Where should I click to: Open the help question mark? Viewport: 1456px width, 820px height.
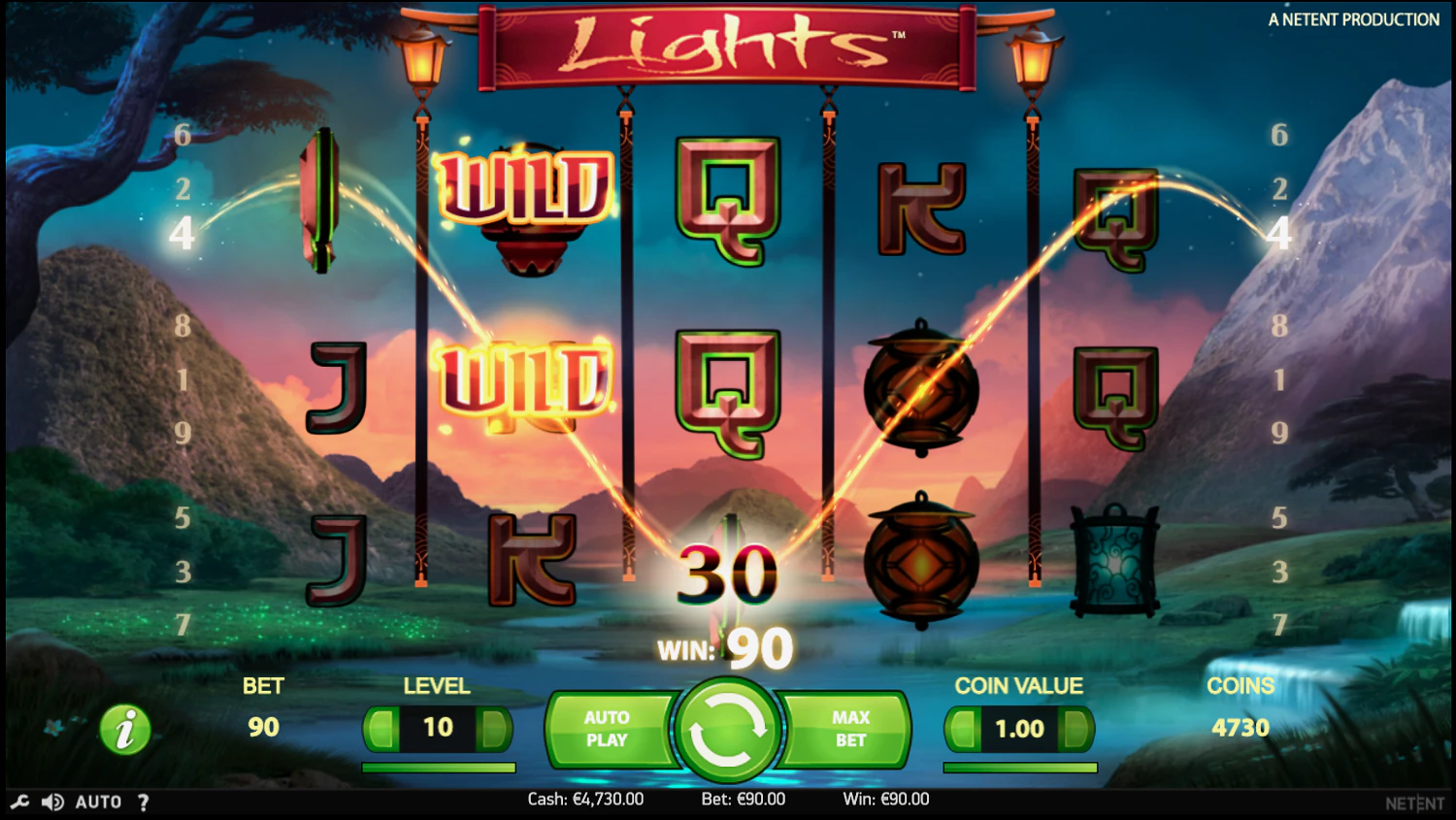[x=144, y=802]
